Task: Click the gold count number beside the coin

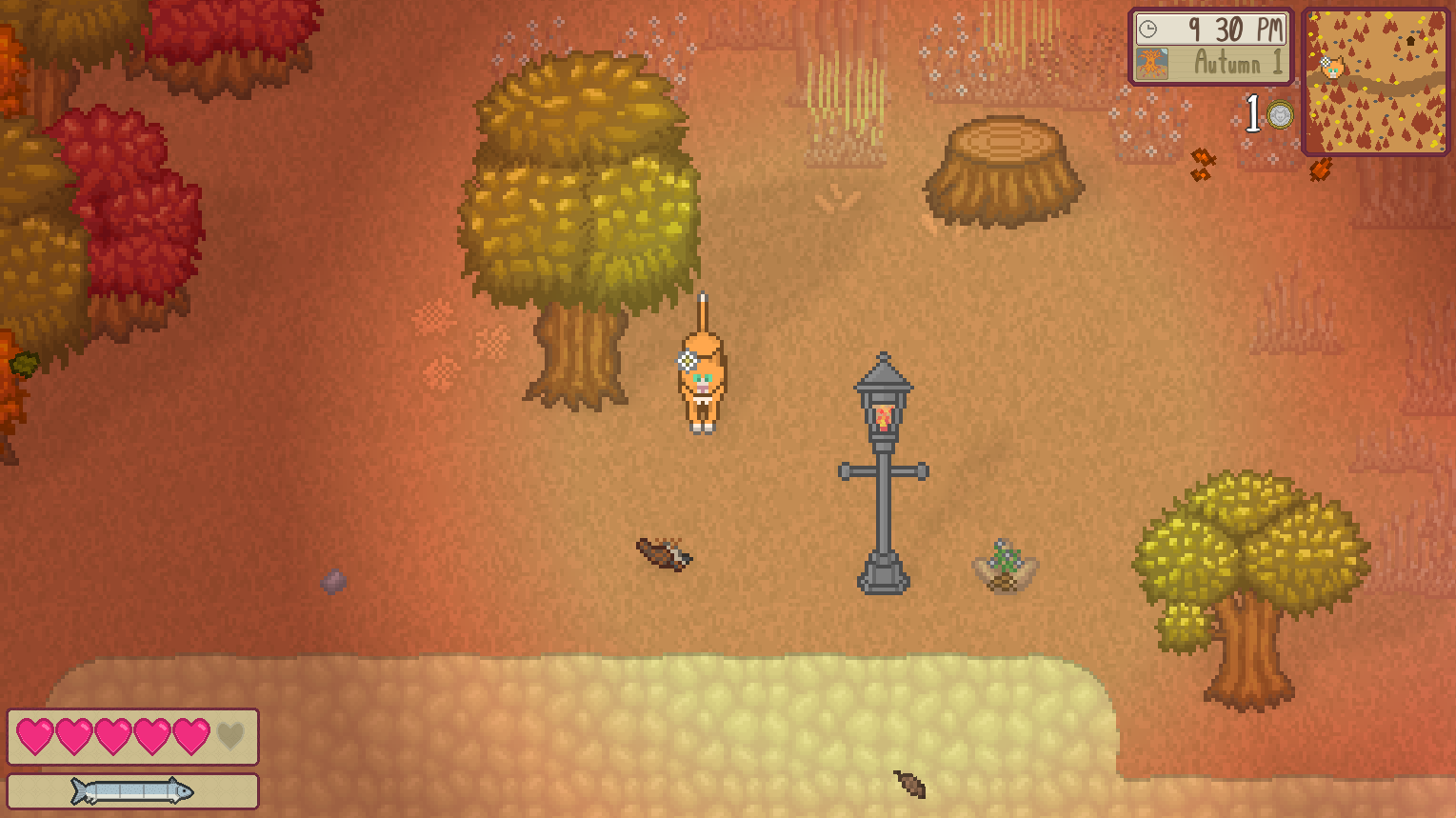Action: coord(1254,113)
